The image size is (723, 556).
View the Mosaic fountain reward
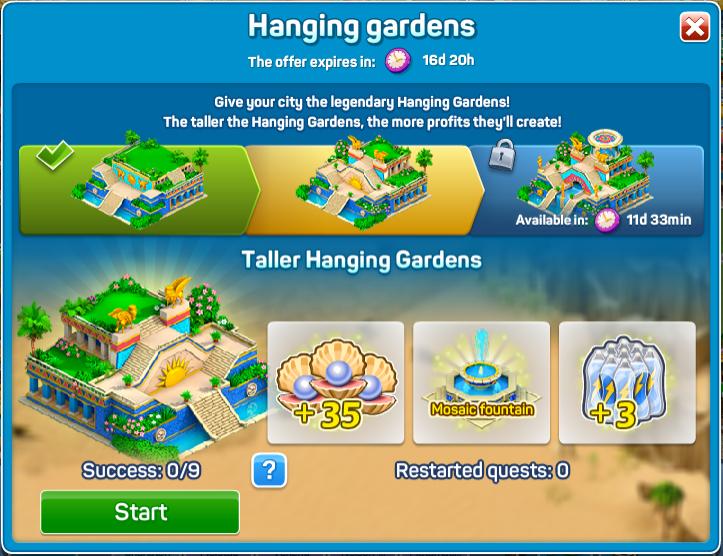click(481, 383)
